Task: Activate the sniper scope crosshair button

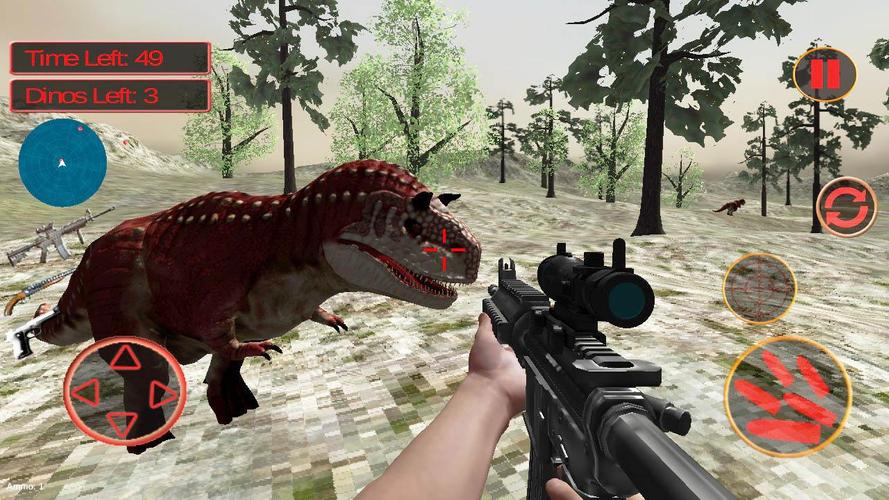Action: (759, 288)
